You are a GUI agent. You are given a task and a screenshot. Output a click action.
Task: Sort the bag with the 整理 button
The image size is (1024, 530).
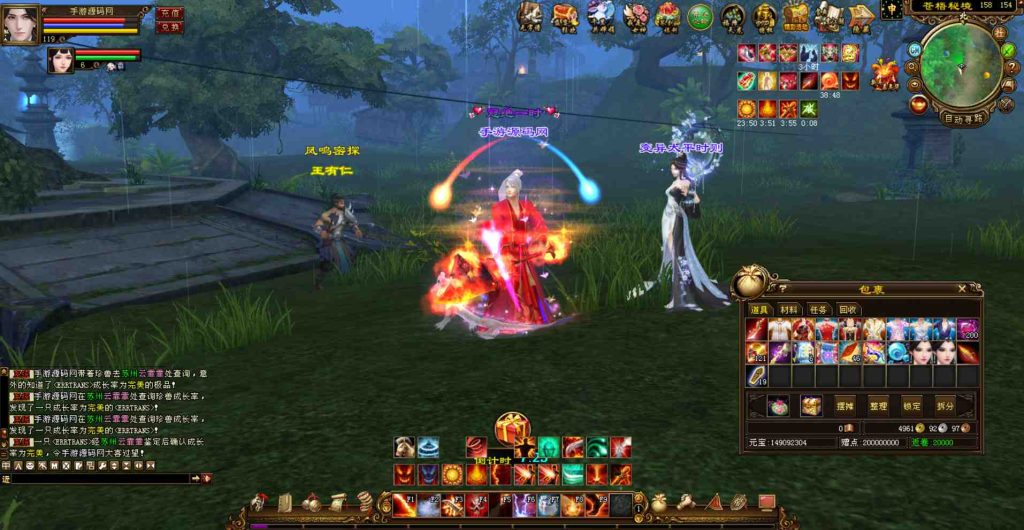[878, 406]
